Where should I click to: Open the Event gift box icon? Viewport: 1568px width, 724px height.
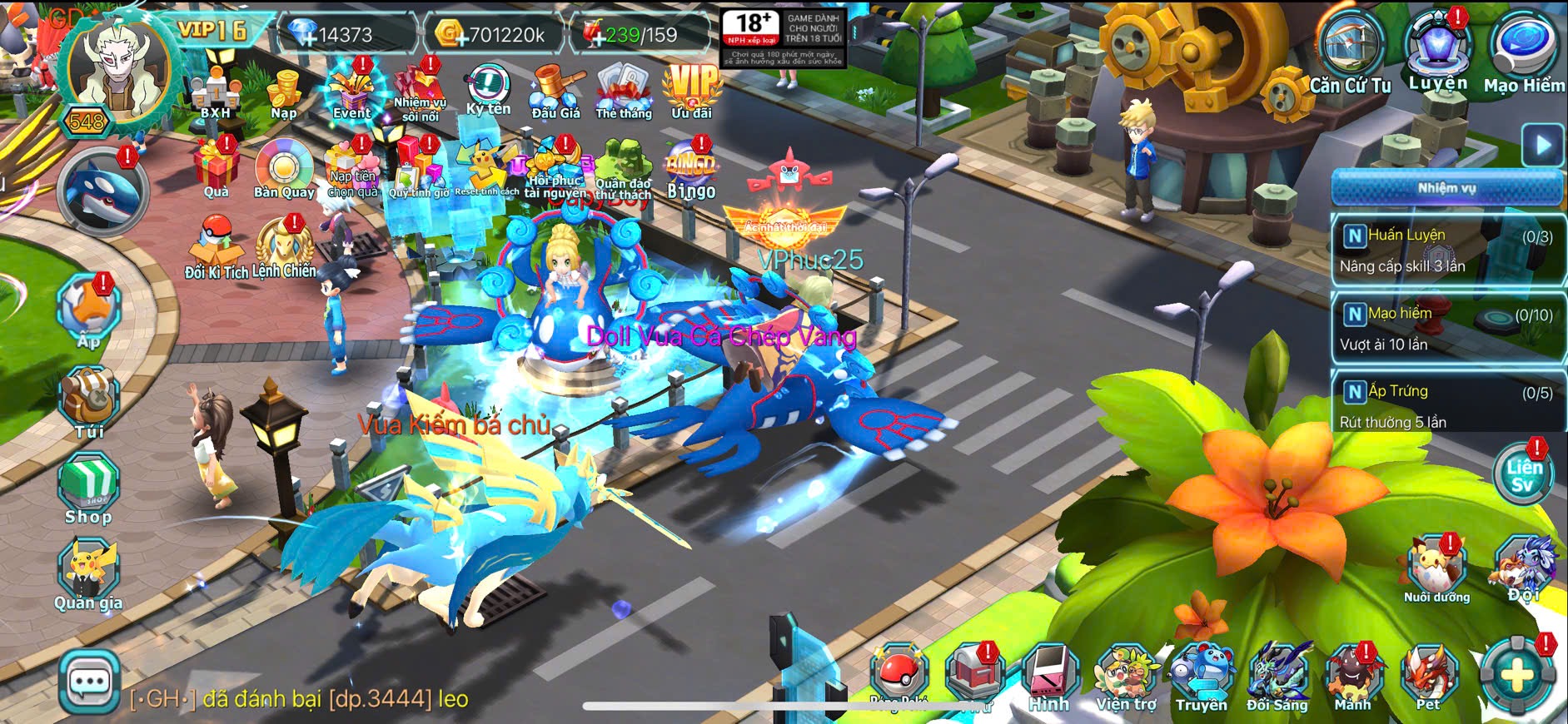pyautogui.click(x=352, y=92)
